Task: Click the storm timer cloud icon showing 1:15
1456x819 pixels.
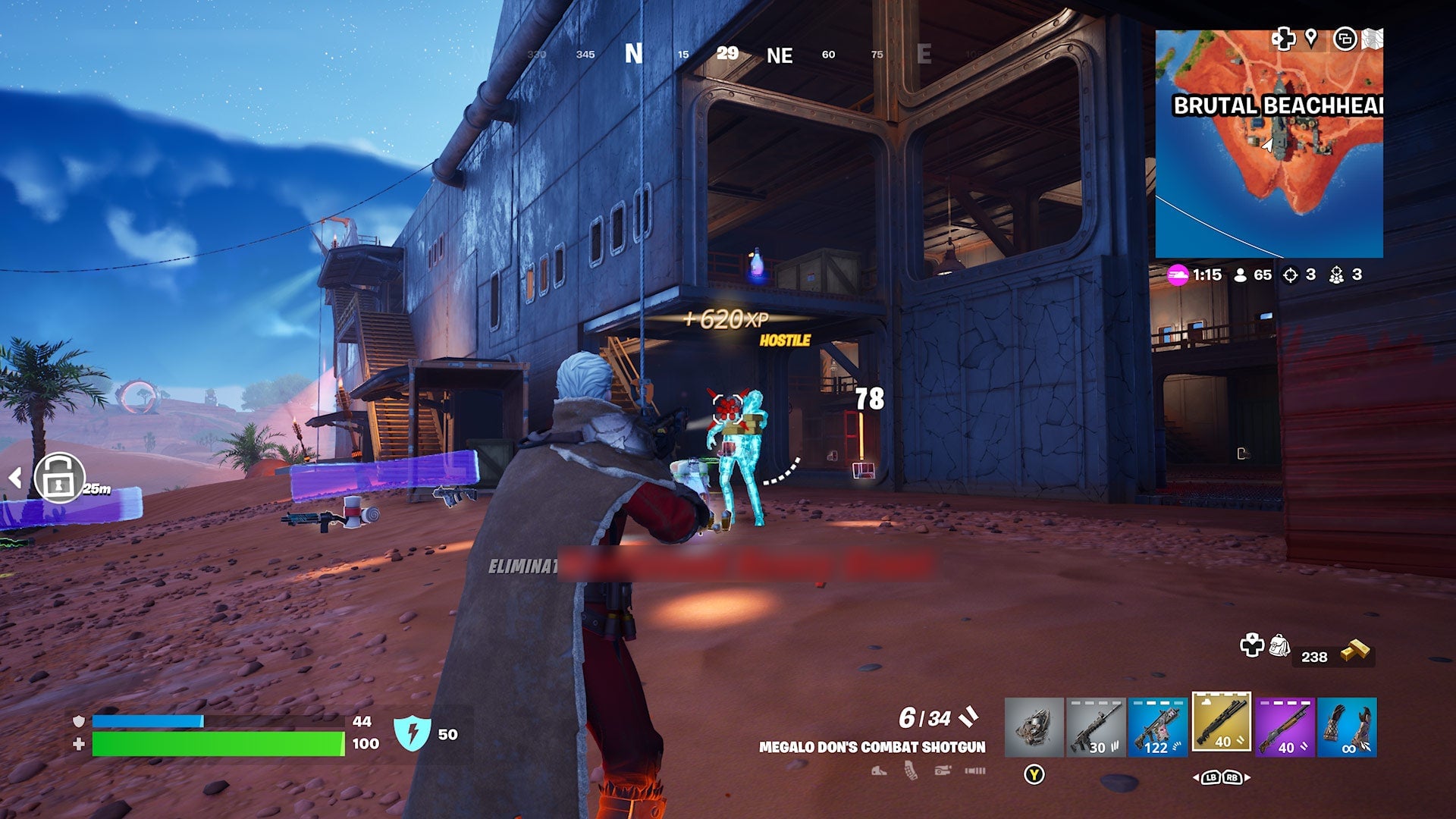Action: coord(1178,275)
